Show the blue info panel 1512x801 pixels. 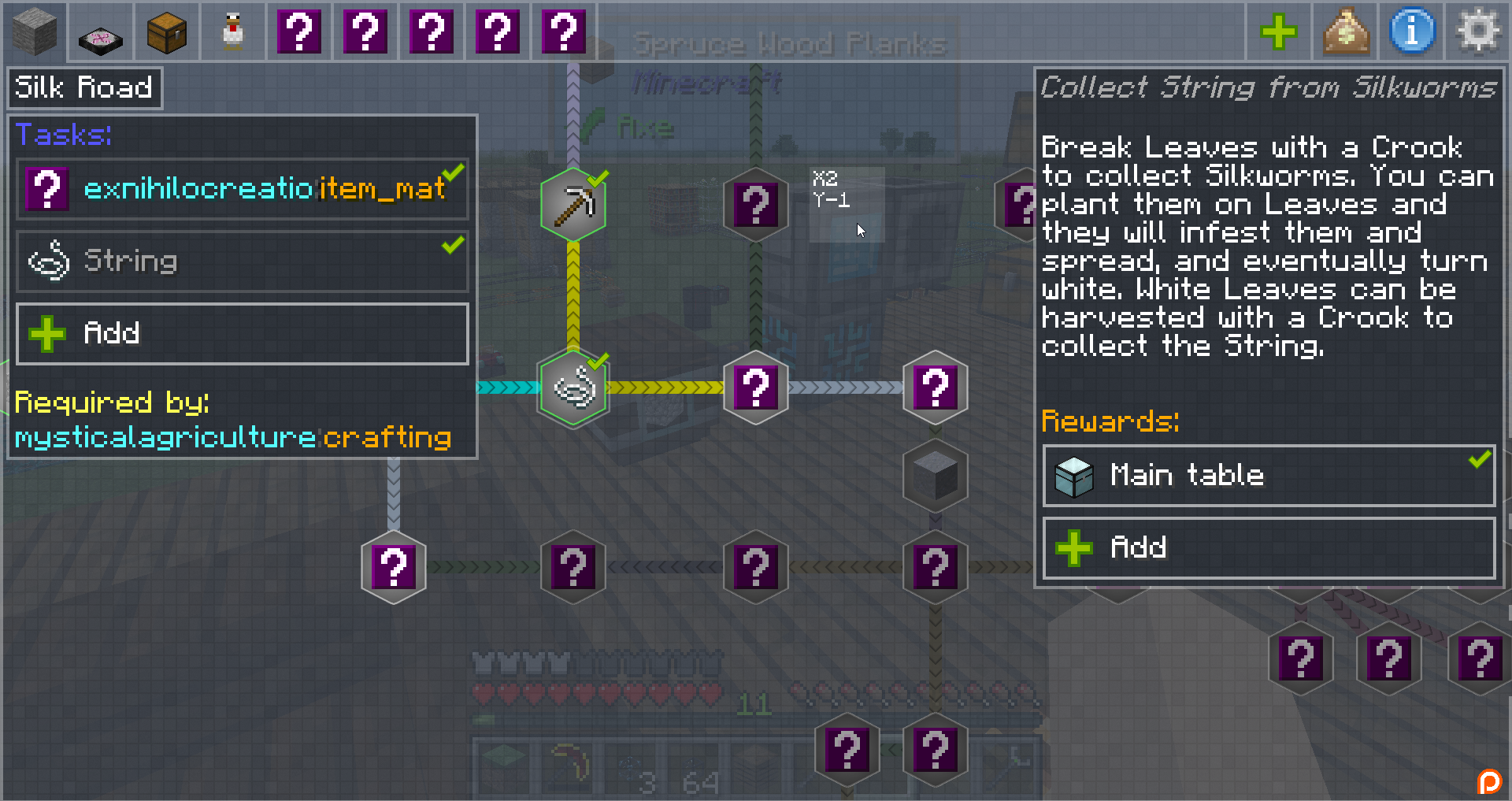[1412, 32]
